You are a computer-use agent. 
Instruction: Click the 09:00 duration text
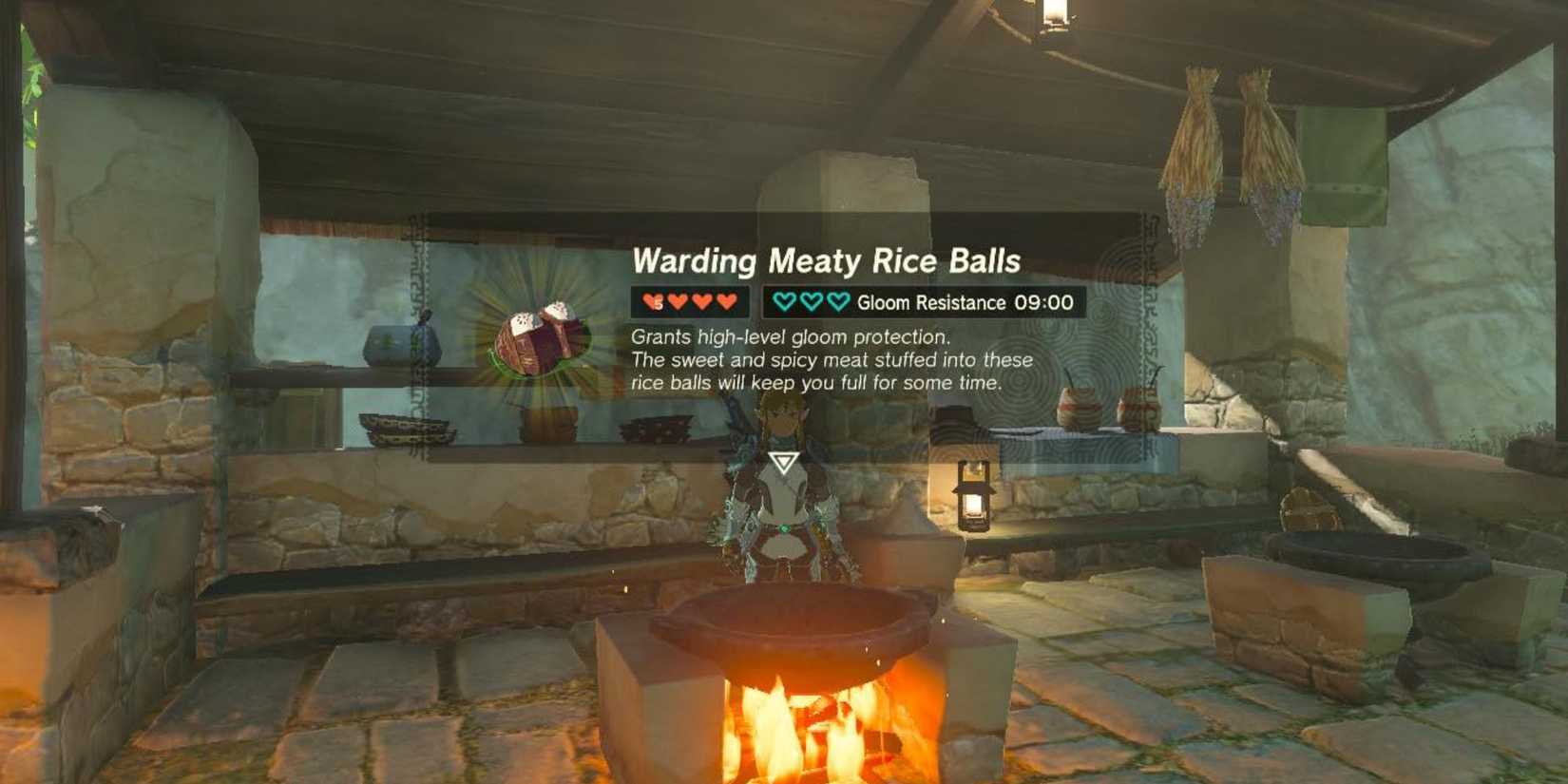click(x=1043, y=302)
